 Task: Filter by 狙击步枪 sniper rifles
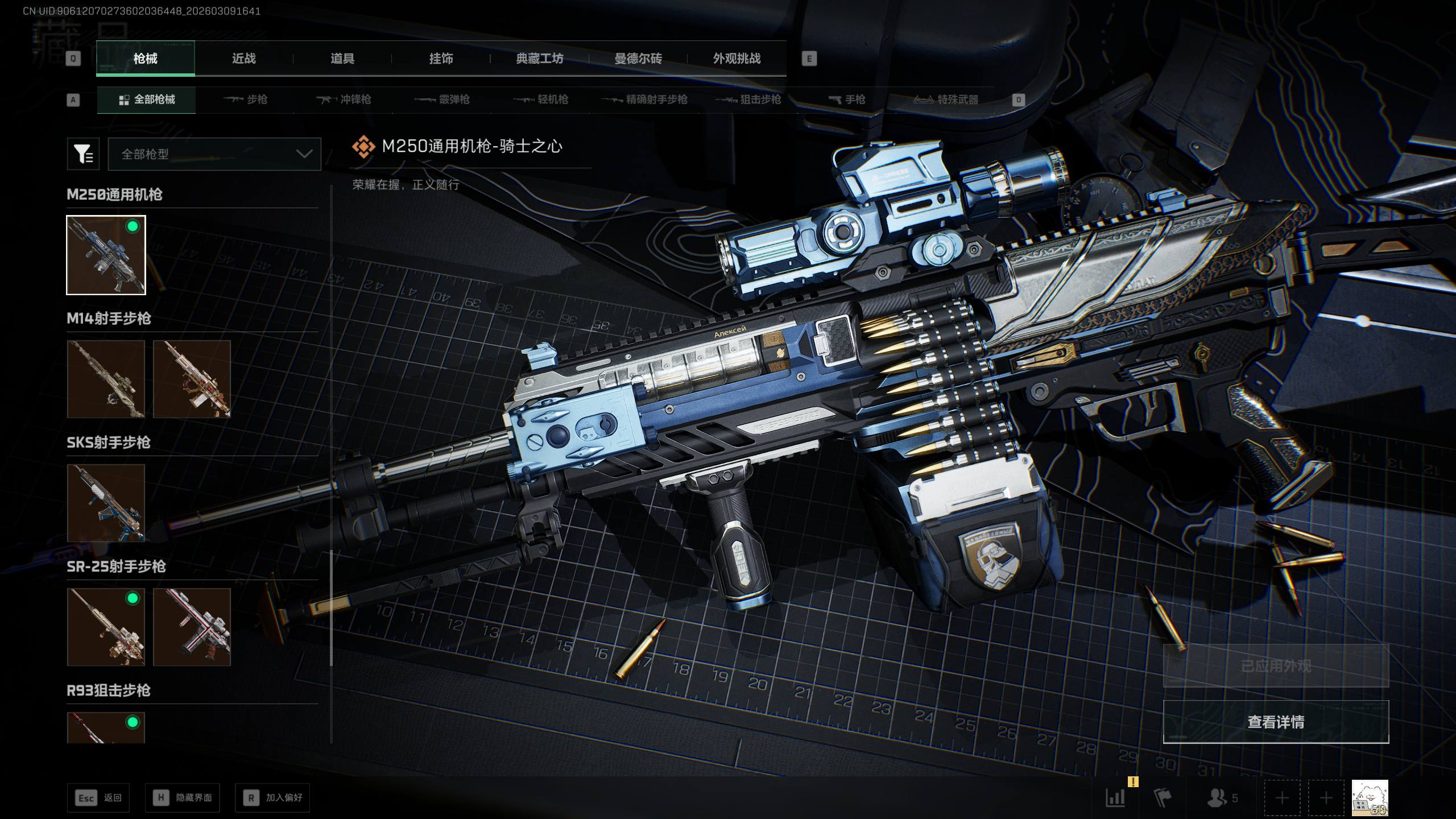(748, 100)
